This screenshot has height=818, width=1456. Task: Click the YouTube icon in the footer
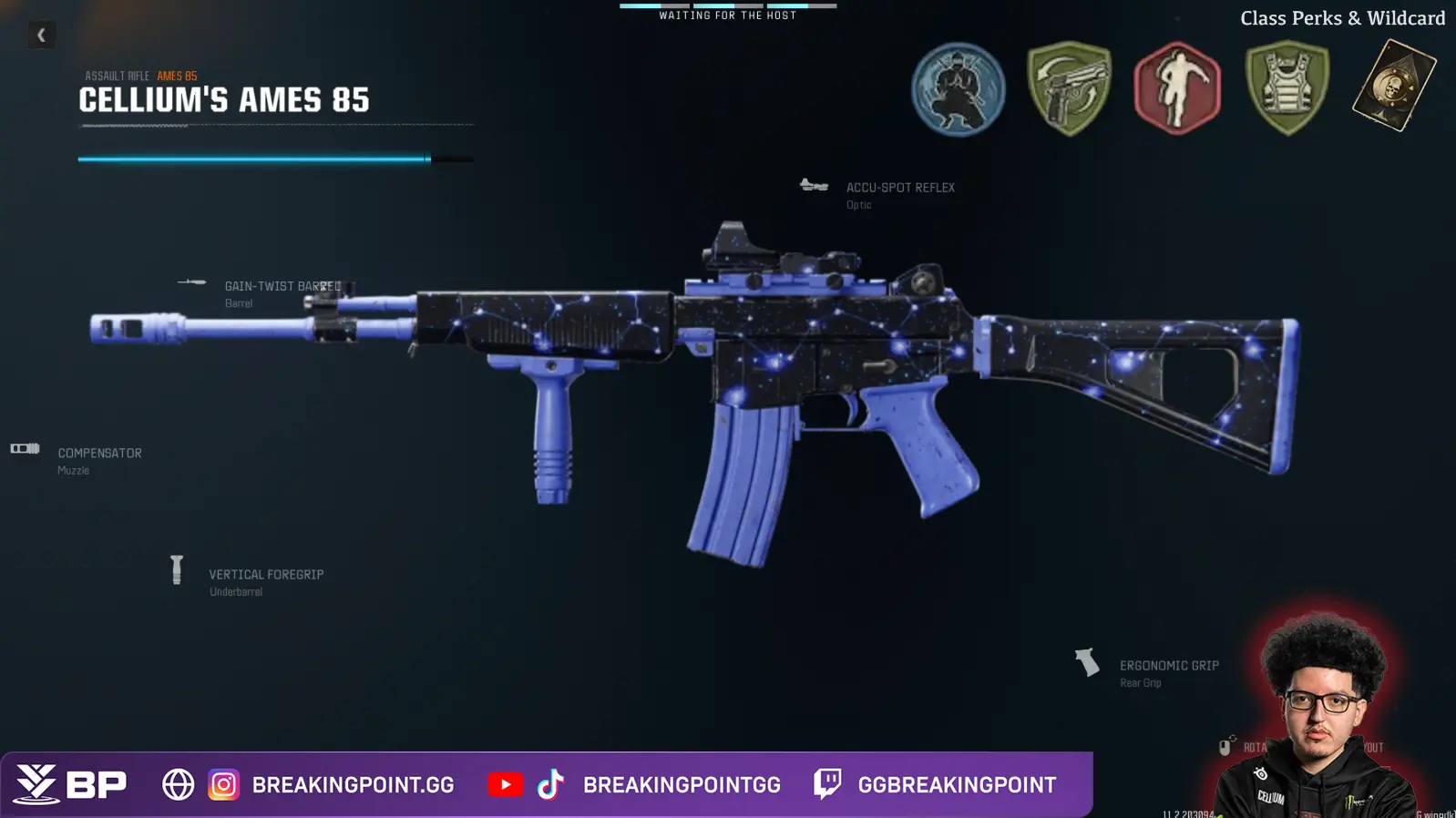click(x=507, y=783)
